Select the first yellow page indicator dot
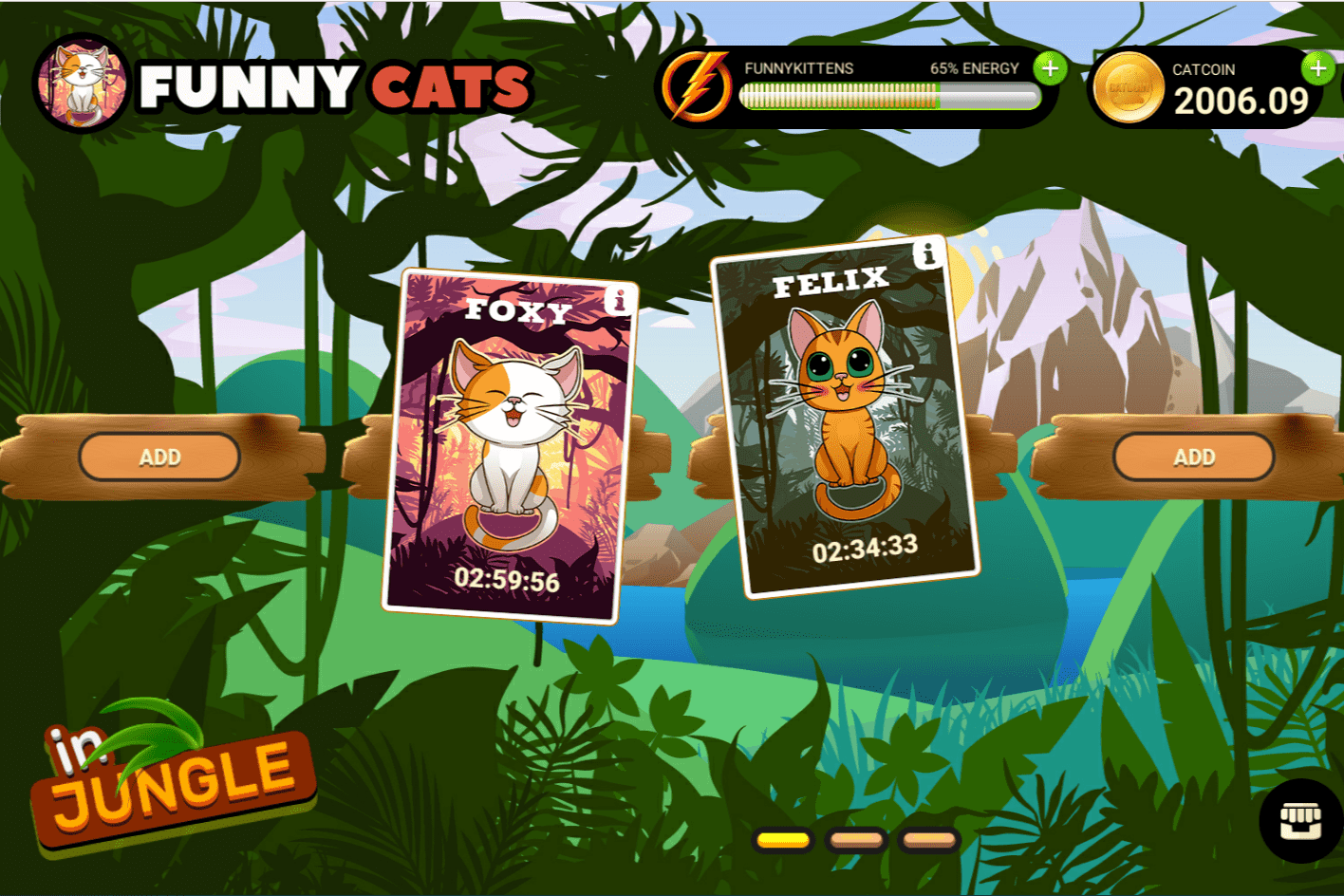1344x896 pixels. [x=780, y=839]
